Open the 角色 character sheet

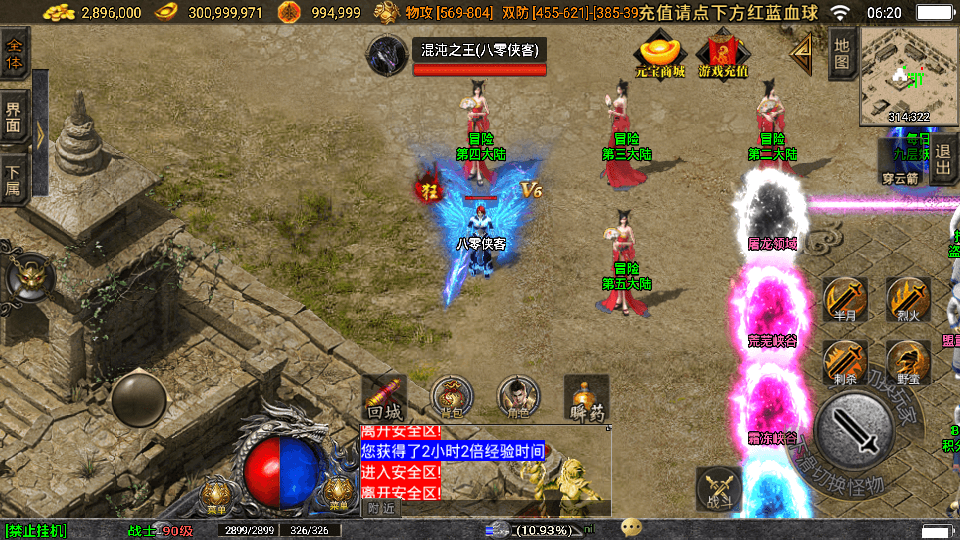(x=519, y=397)
